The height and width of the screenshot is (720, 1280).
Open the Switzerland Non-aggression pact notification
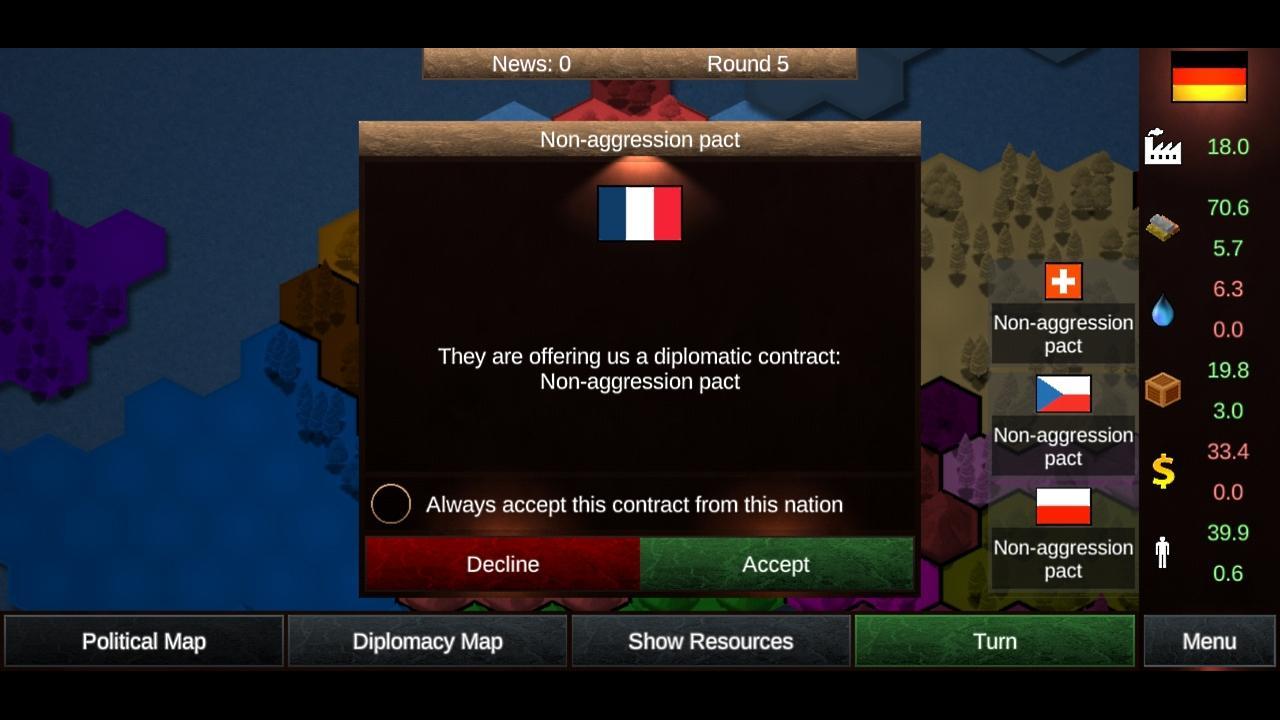point(1063,334)
